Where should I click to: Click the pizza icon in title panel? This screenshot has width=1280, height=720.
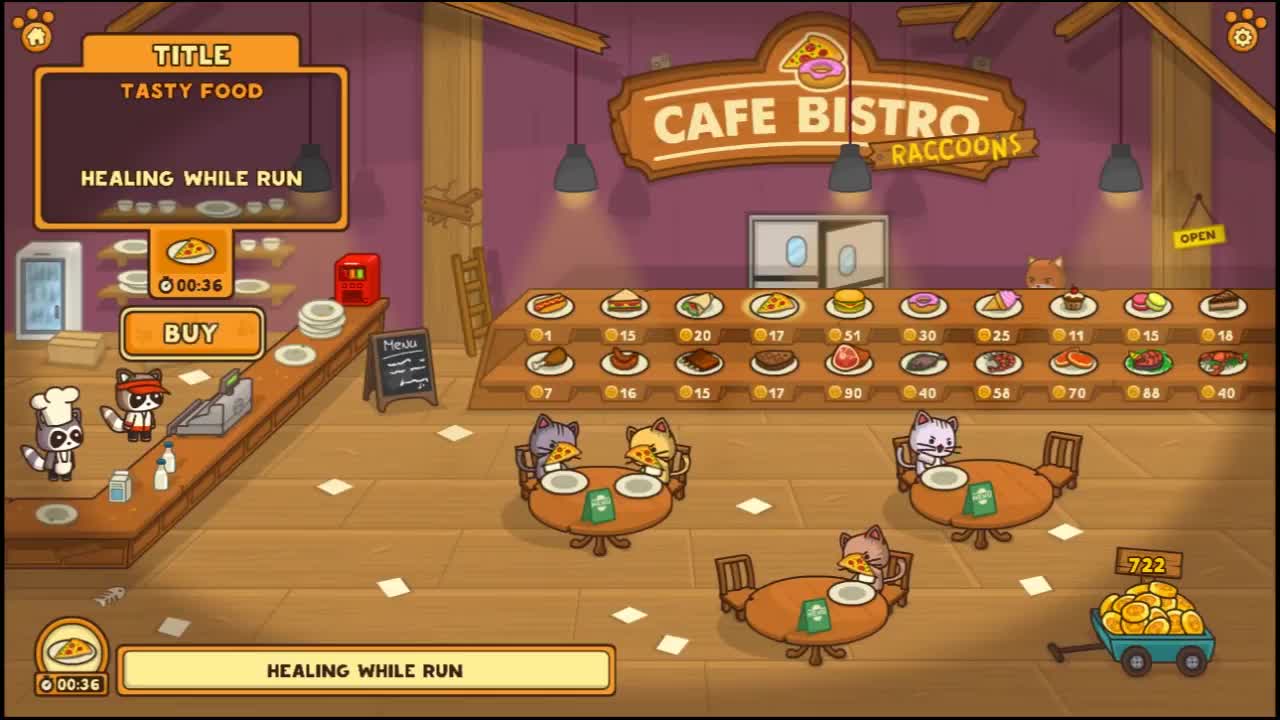190,251
